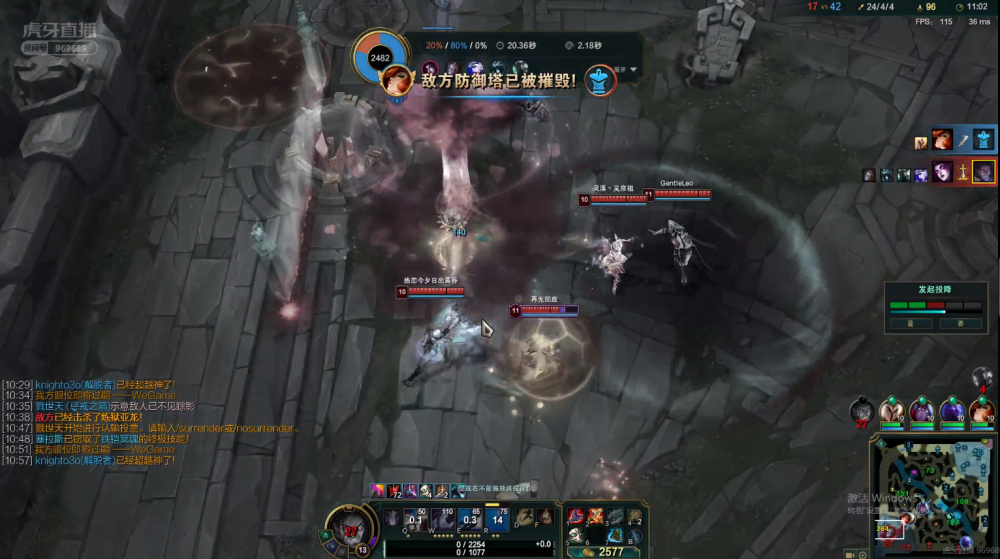The height and width of the screenshot is (559, 1000).
Task: Vote 否 (no) on the surrender poll
Action: pyautogui.click(x=960, y=323)
